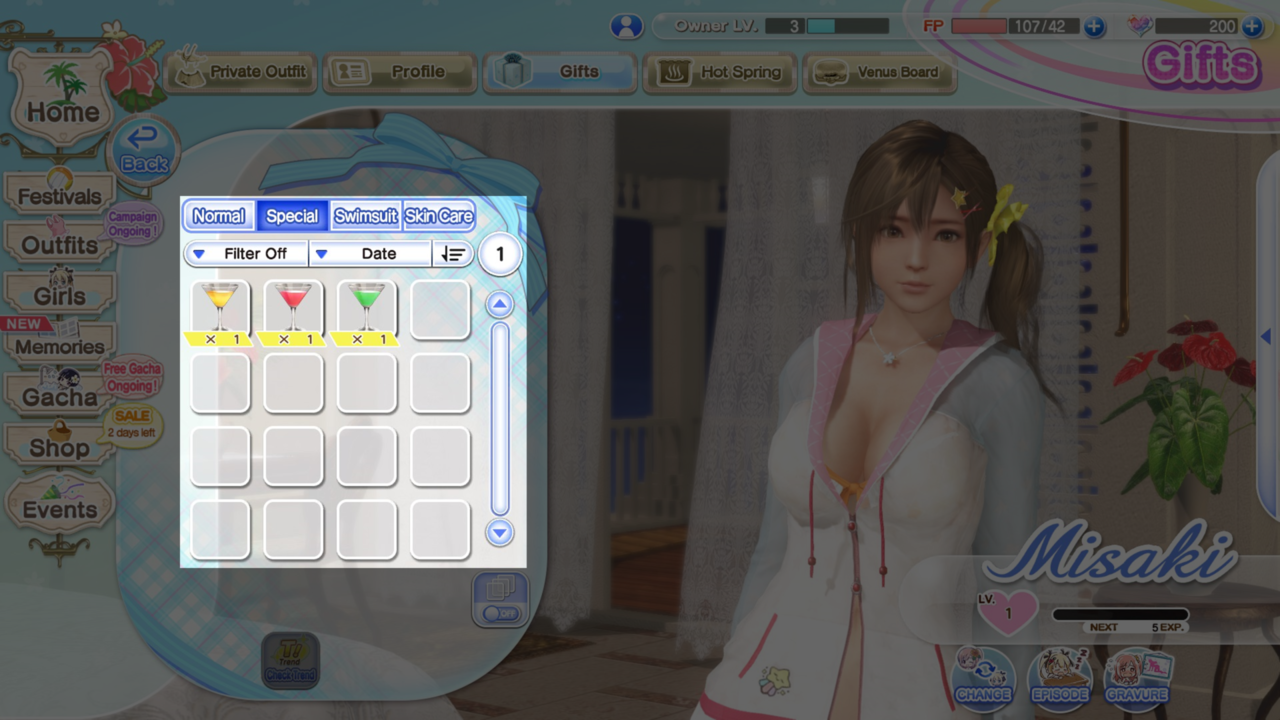Open the Filter Off dropdown
1280x720 pixels.
246,254
